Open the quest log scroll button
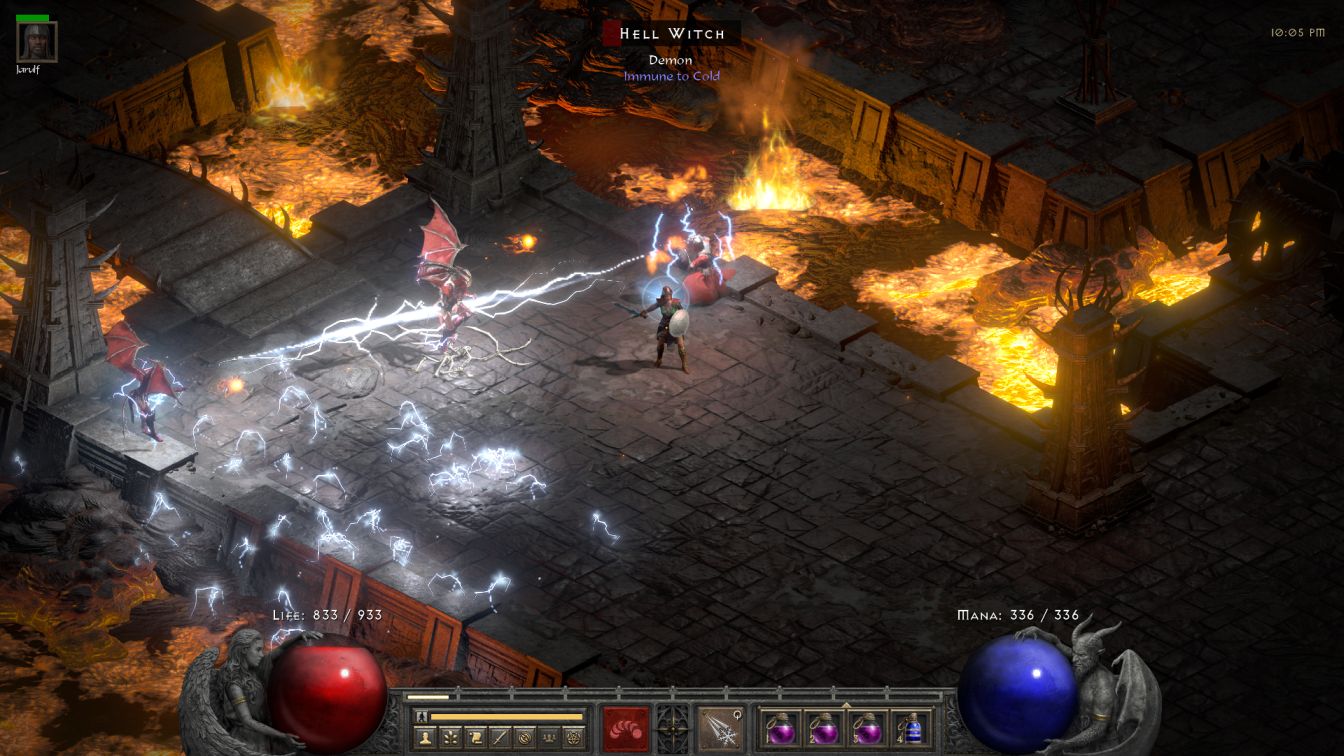1344x756 pixels. [474, 738]
